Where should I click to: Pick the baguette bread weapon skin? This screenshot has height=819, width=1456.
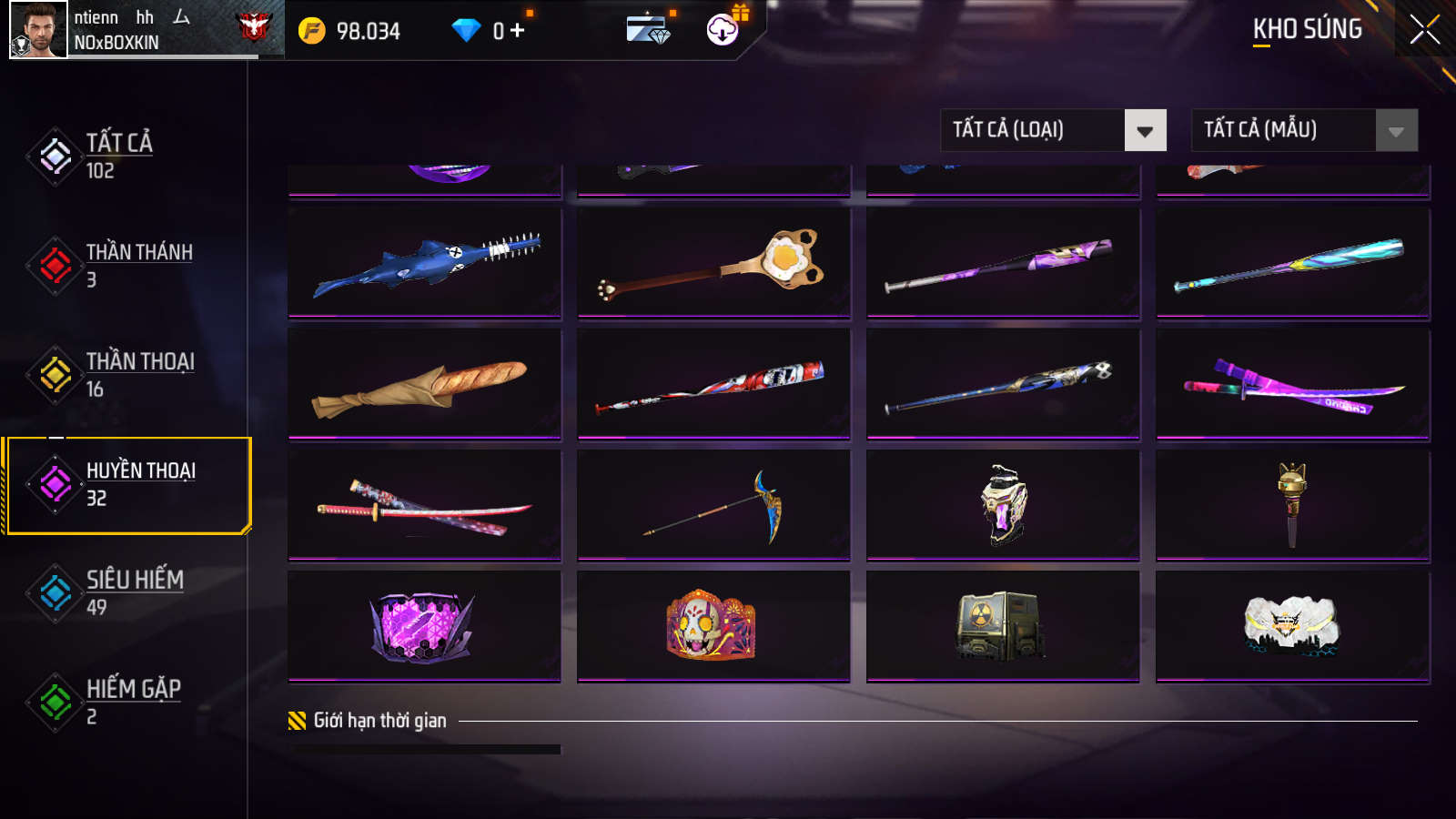click(x=425, y=384)
